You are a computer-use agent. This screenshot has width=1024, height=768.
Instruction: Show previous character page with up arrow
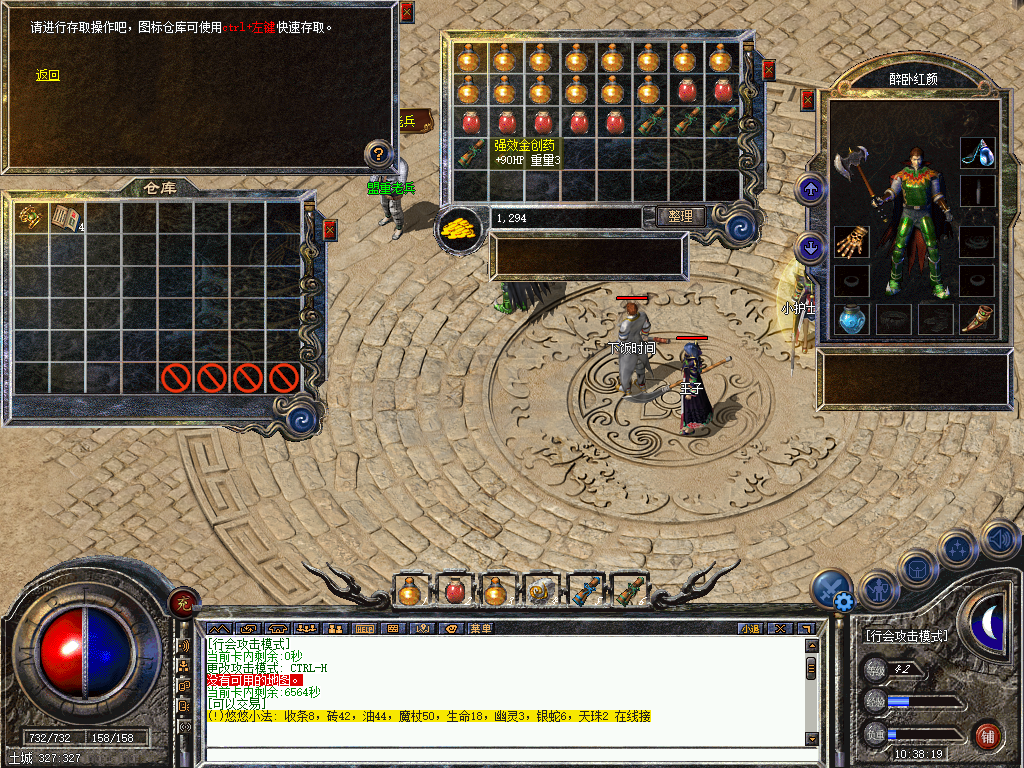tap(810, 188)
